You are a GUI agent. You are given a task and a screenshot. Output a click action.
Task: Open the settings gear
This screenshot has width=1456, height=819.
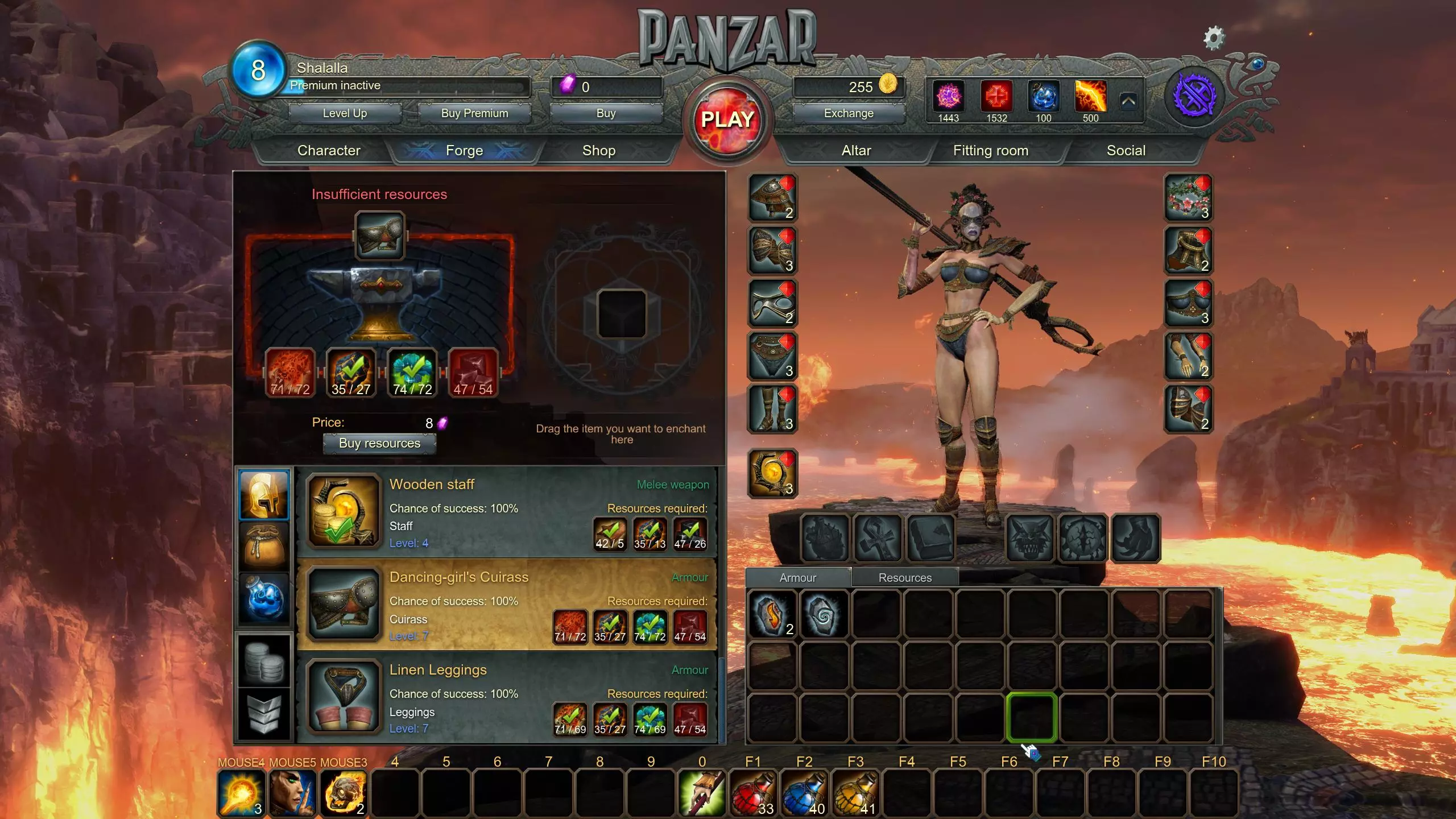click(x=1214, y=38)
